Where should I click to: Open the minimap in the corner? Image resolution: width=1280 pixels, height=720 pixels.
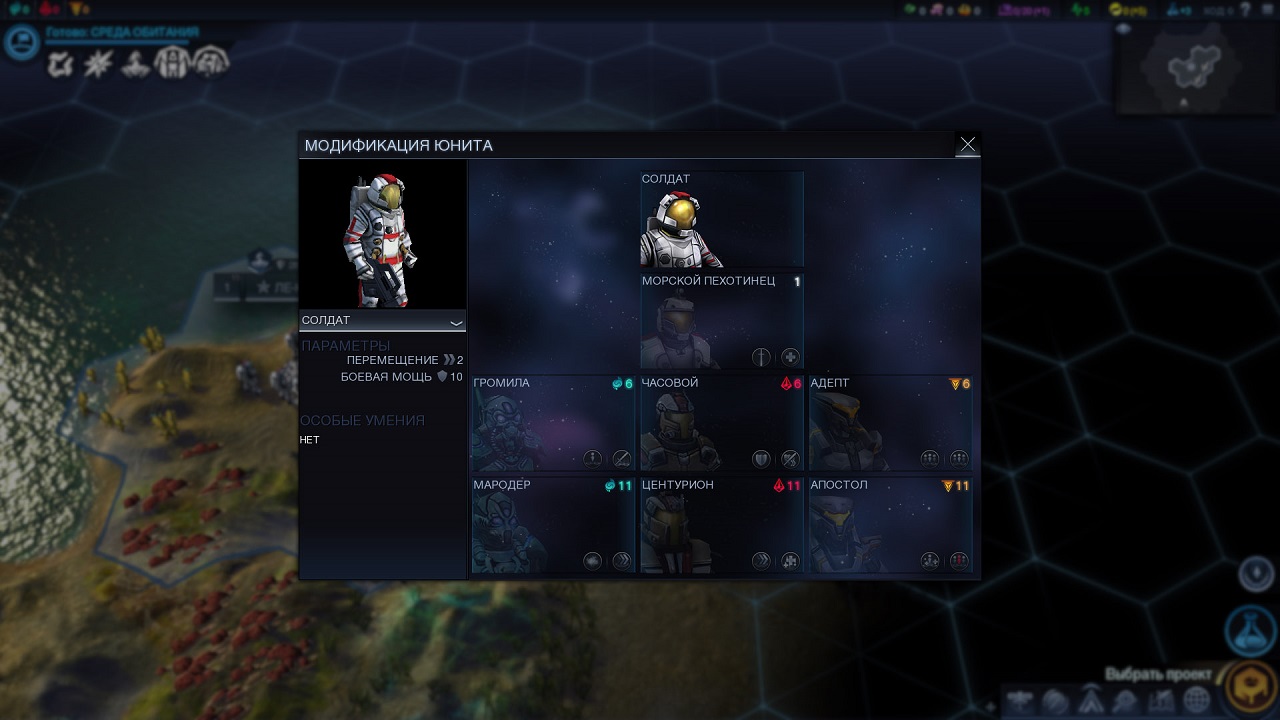1195,68
